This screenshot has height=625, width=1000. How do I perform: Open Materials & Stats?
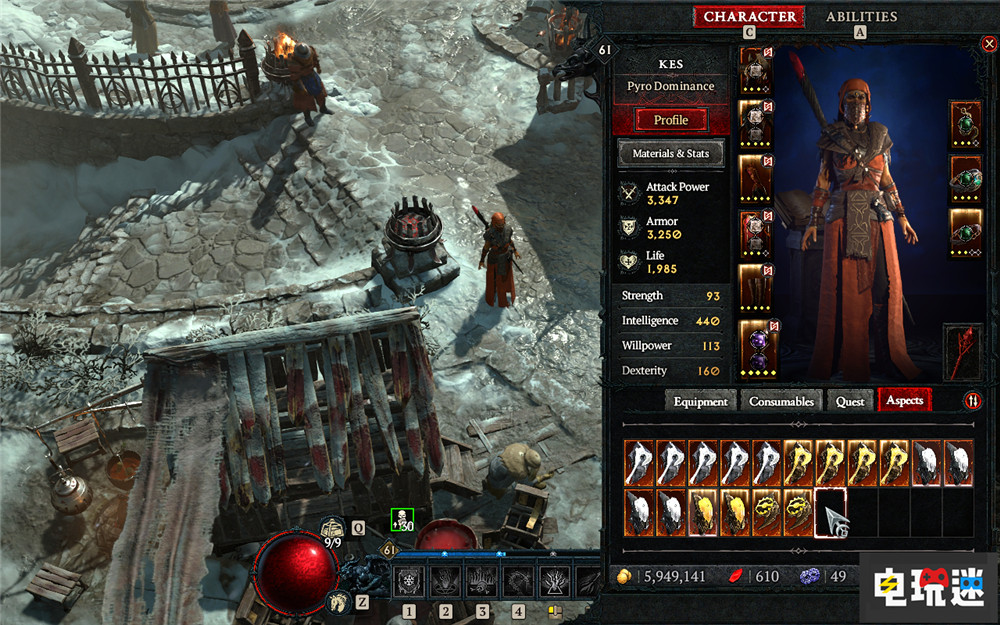click(x=671, y=154)
